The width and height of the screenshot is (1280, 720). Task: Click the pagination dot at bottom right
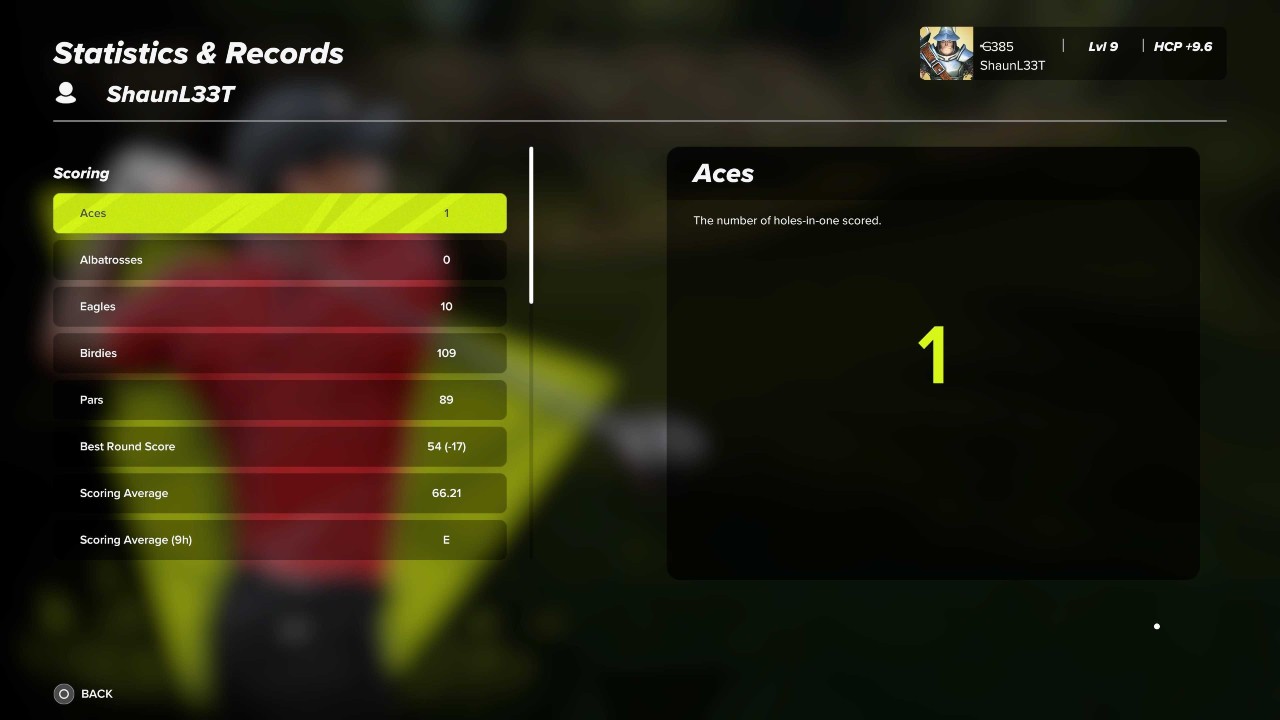[1156, 626]
